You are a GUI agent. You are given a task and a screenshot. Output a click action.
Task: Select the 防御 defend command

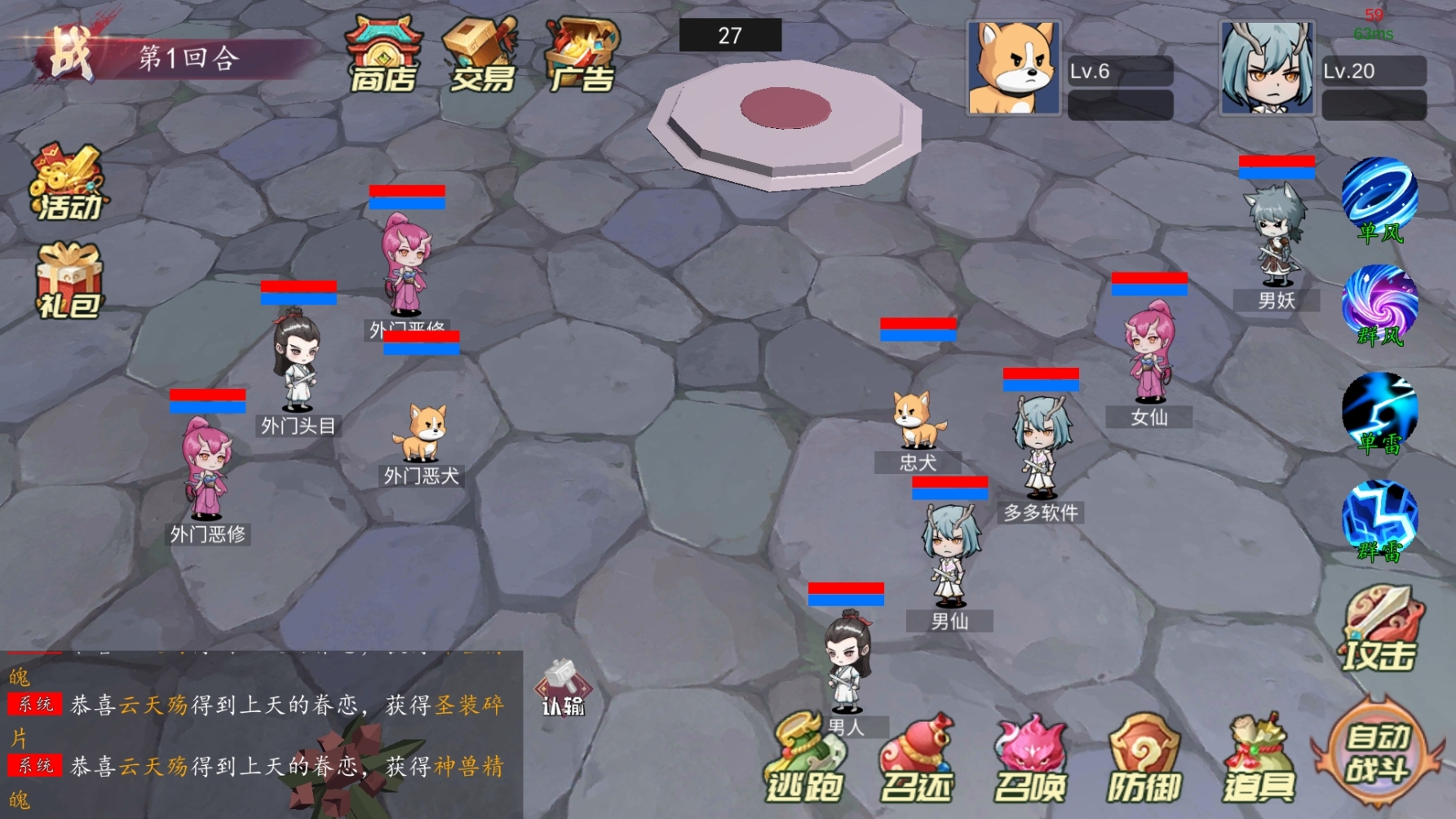coord(1144,759)
